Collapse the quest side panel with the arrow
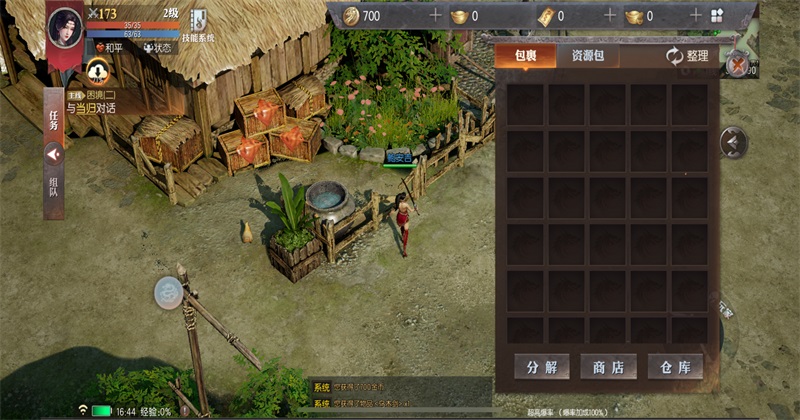This screenshot has height=420, width=800. [54, 153]
